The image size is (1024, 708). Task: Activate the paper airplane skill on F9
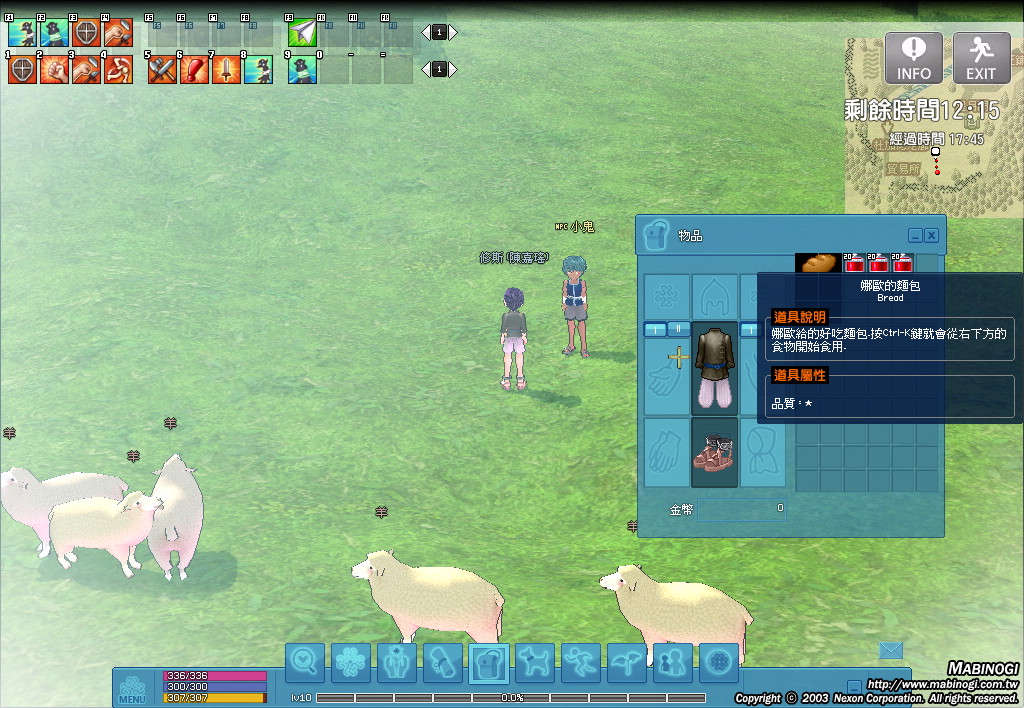coord(302,34)
